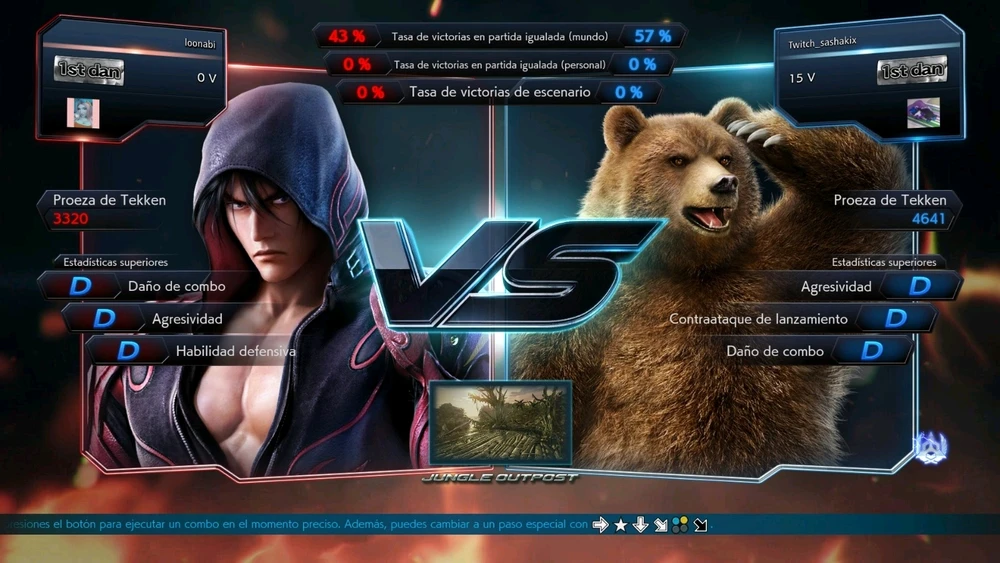Click loonabi's profile avatar picture
Screen dimensions: 1000x563
click(83, 113)
